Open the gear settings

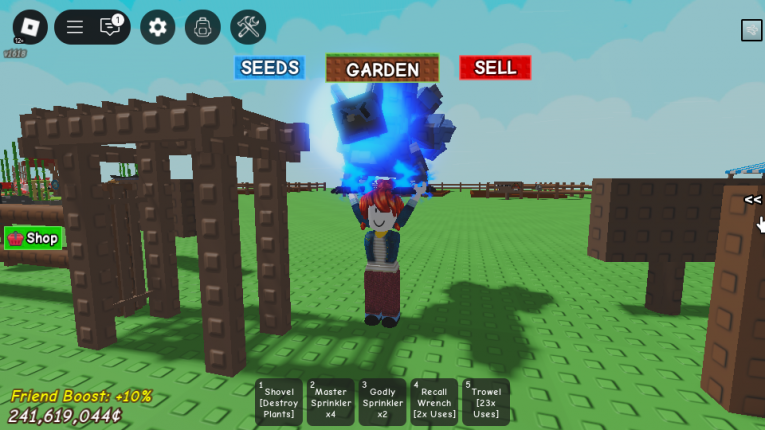[x=157, y=27]
